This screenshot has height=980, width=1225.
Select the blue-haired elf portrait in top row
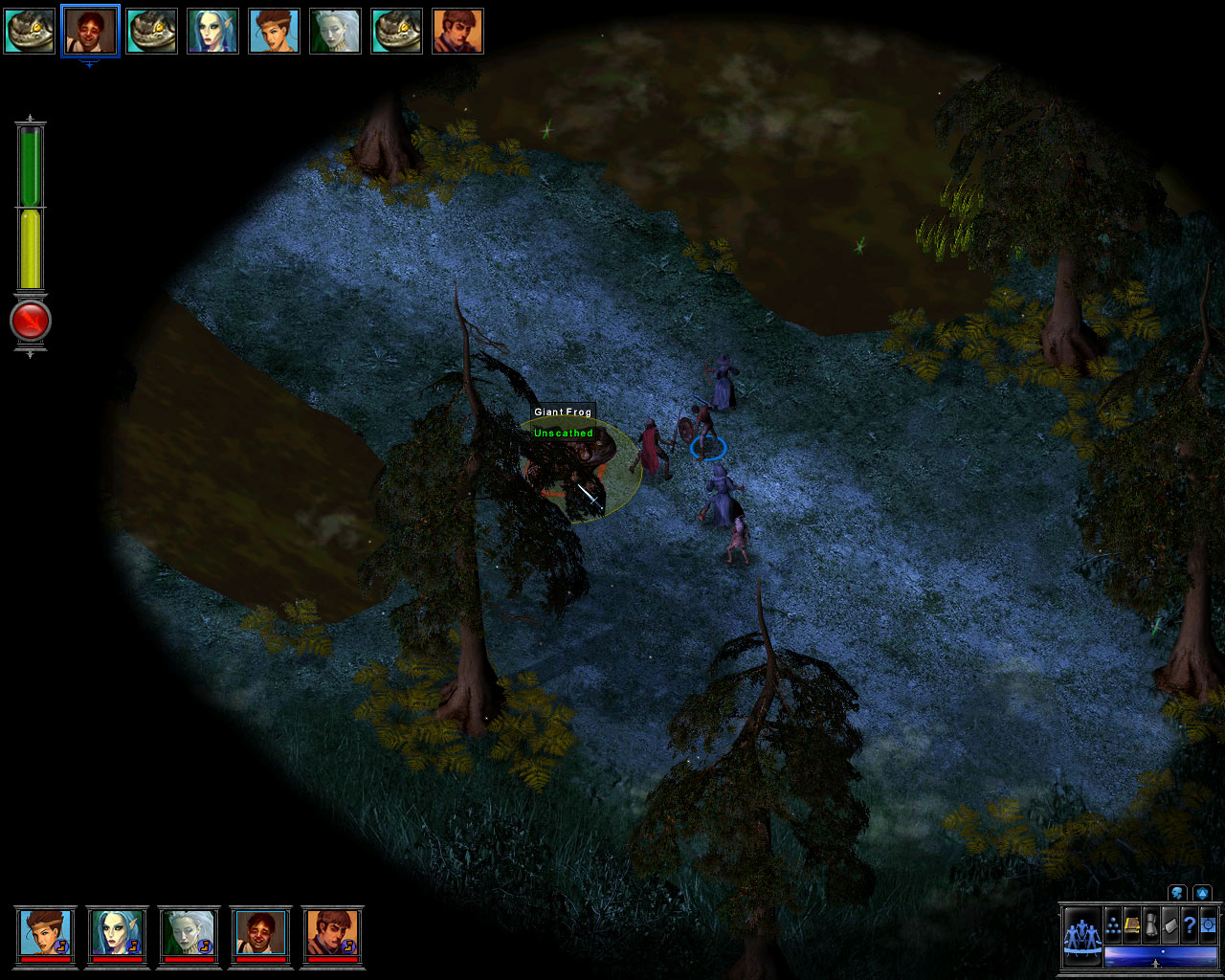point(212,31)
